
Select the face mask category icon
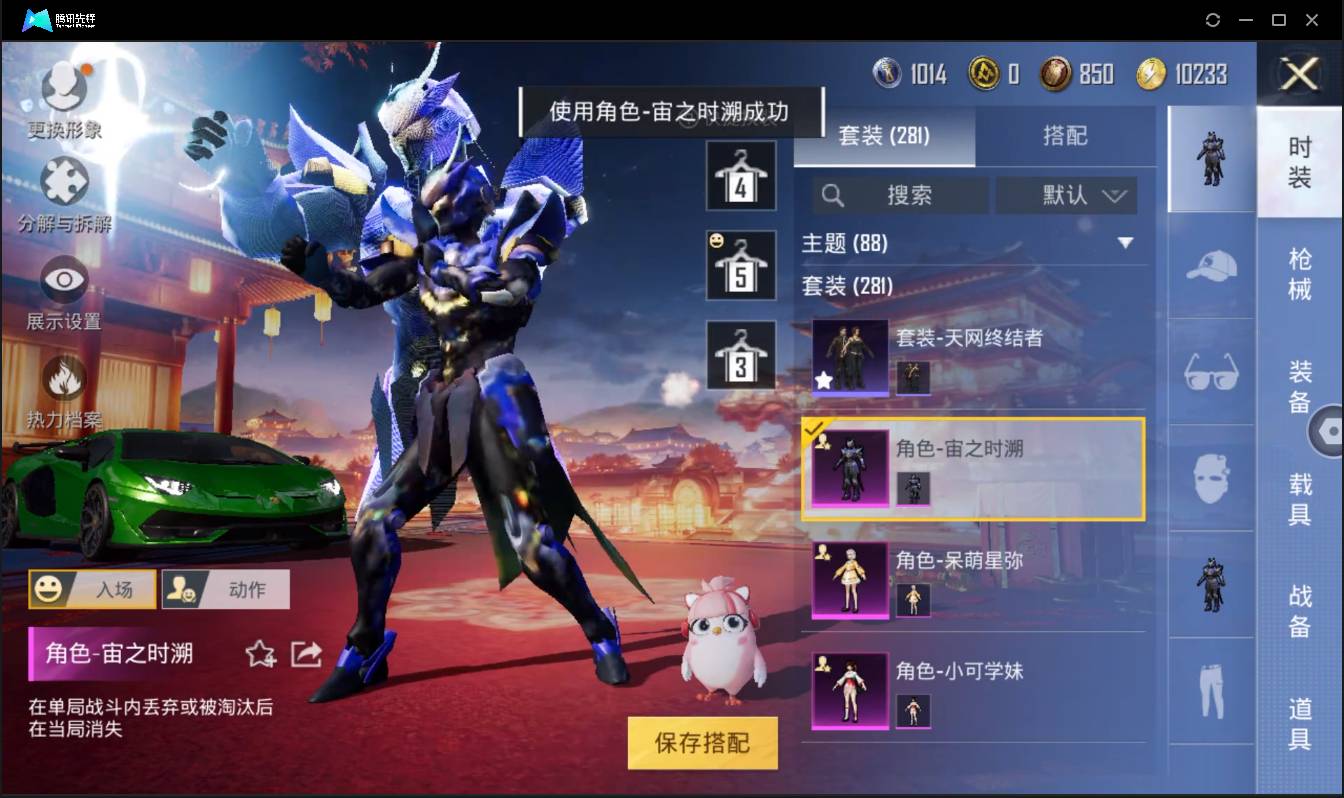[1210, 478]
